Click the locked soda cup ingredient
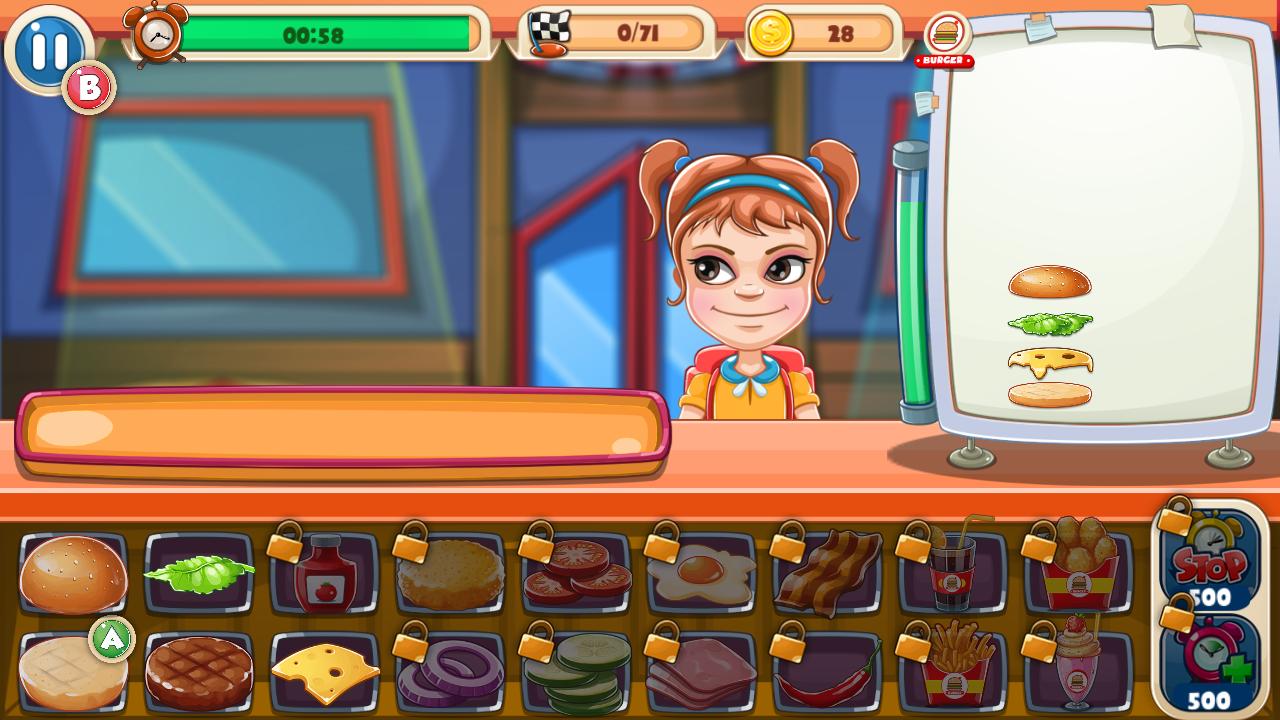 [951, 570]
